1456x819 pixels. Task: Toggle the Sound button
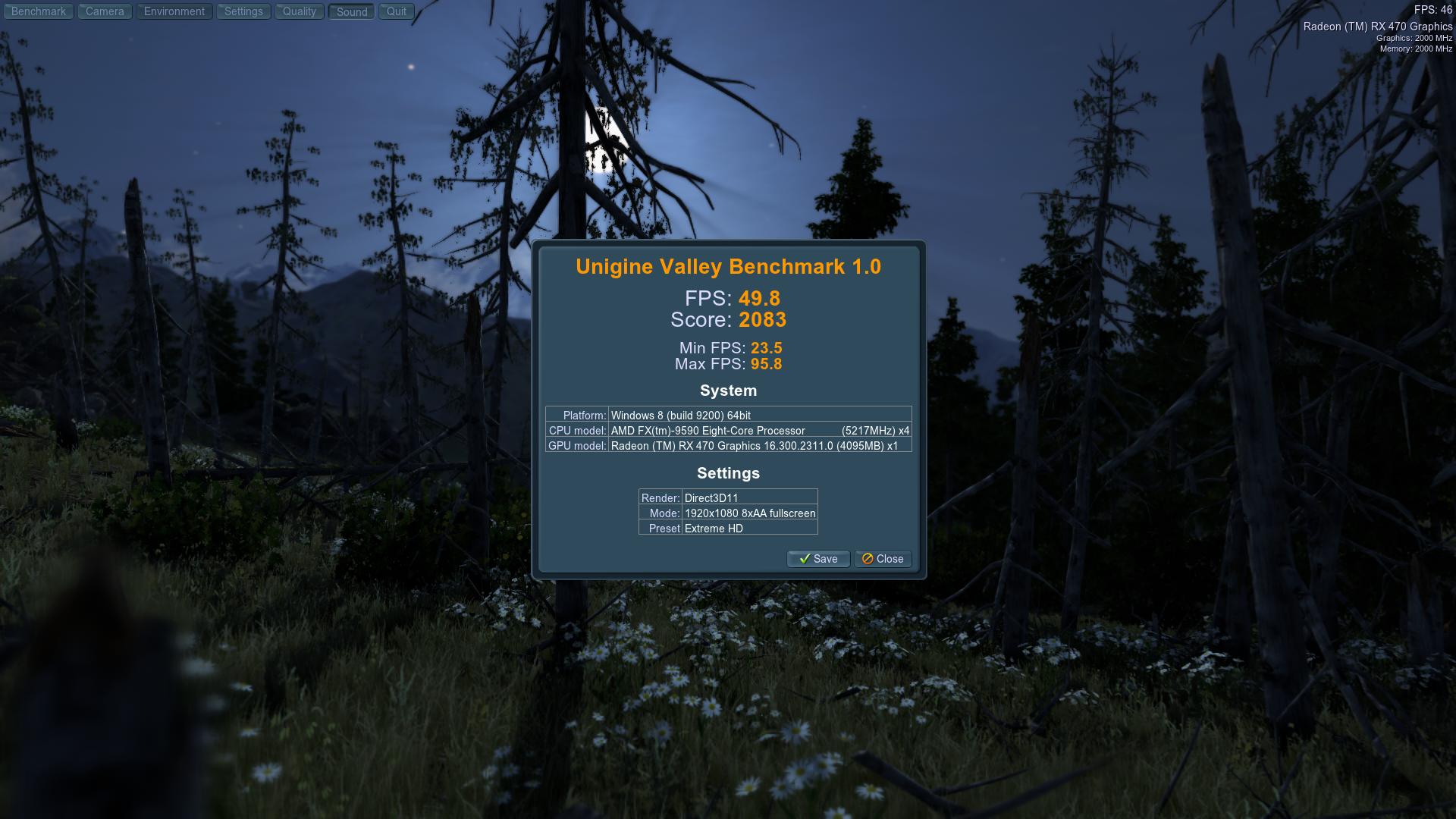pyautogui.click(x=352, y=12)
